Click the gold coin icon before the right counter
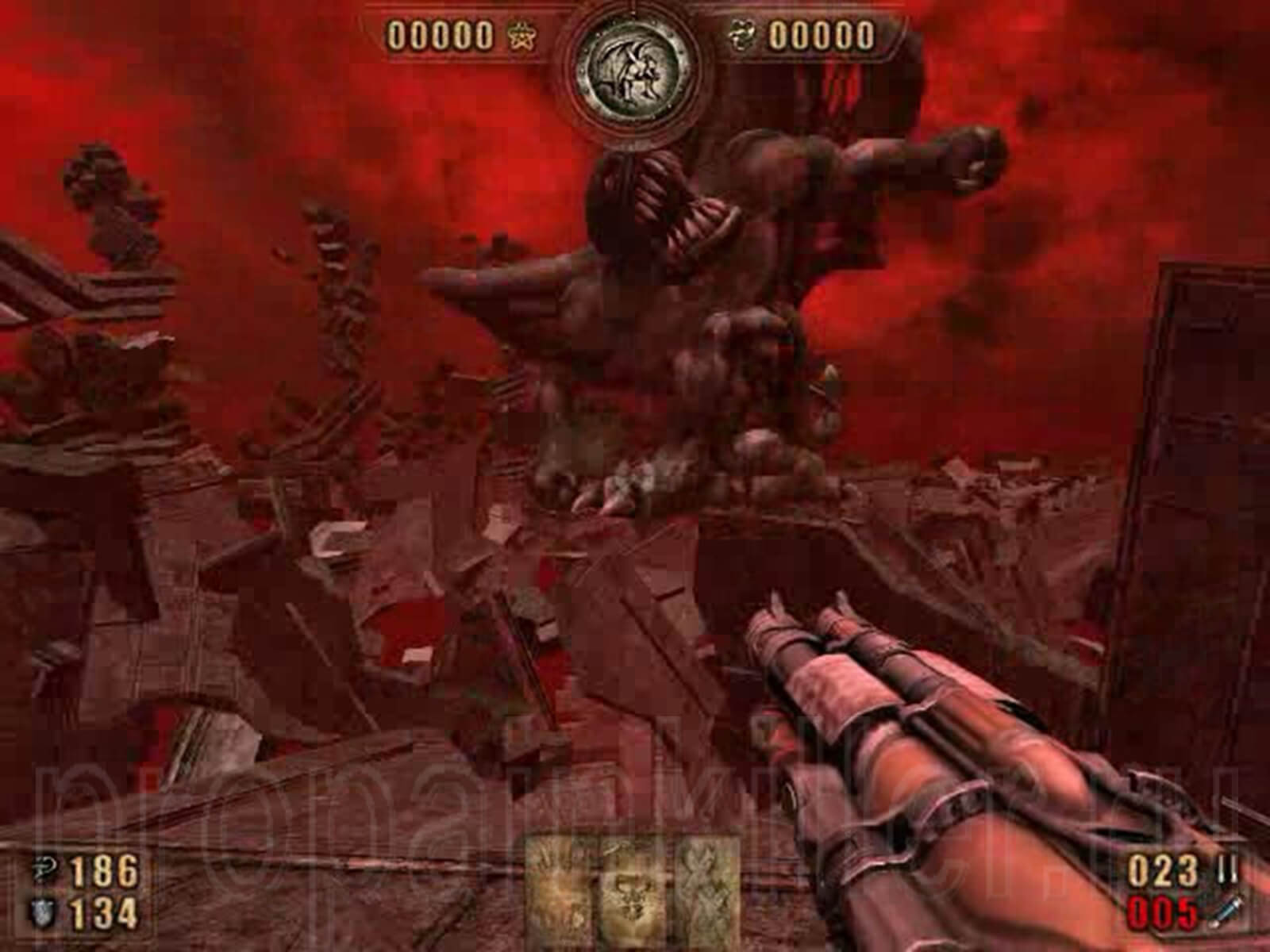The image size is (1270, 952). (742, 35)
